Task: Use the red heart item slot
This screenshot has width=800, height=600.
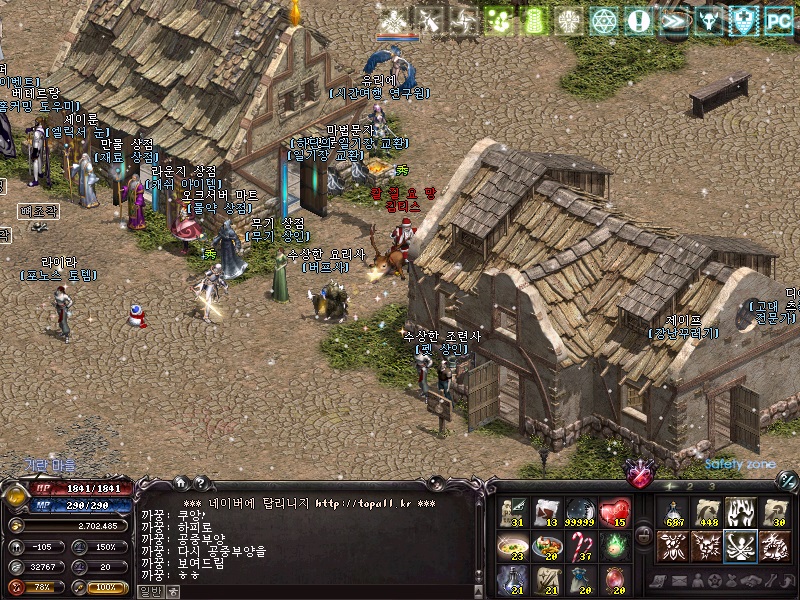Action: 615,513
